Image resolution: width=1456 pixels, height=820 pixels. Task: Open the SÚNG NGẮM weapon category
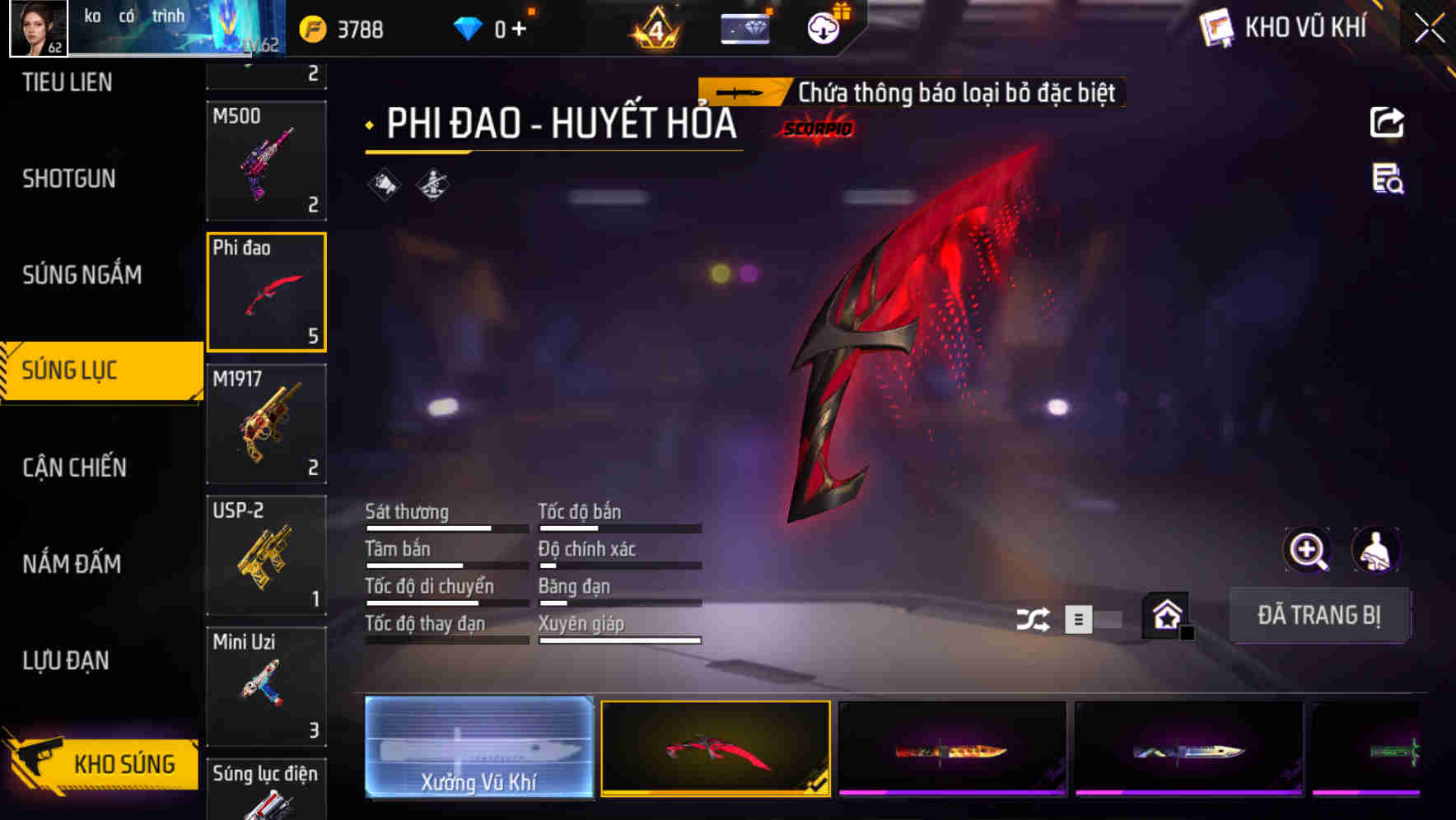[83, 276]
